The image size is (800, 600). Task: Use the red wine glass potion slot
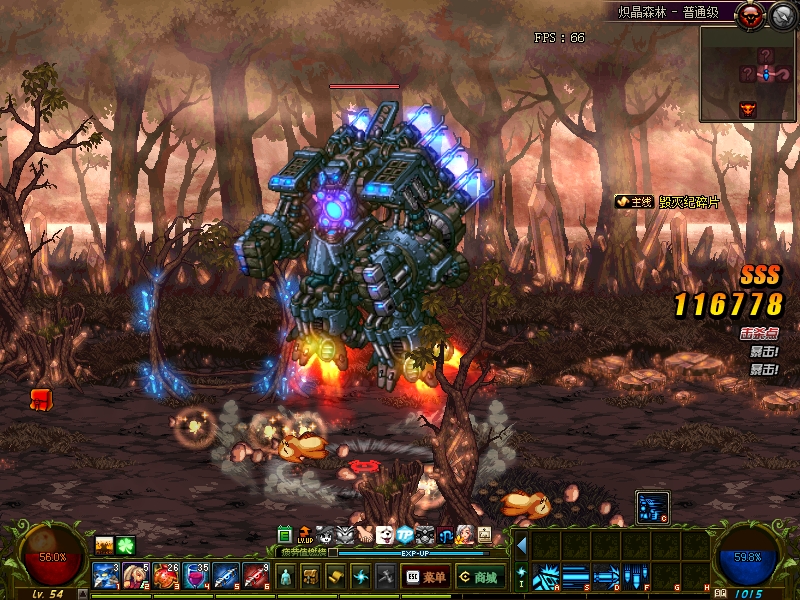click(196, 576)
